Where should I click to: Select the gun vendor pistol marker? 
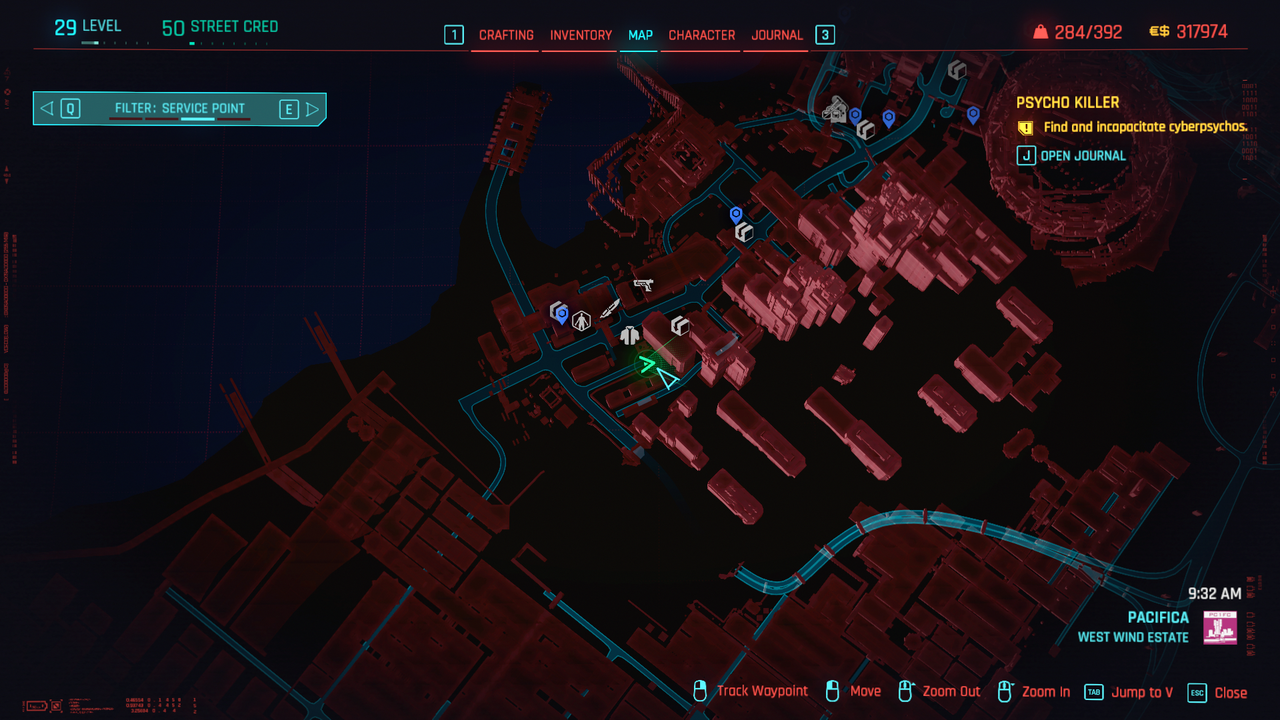tap(642, 285)
